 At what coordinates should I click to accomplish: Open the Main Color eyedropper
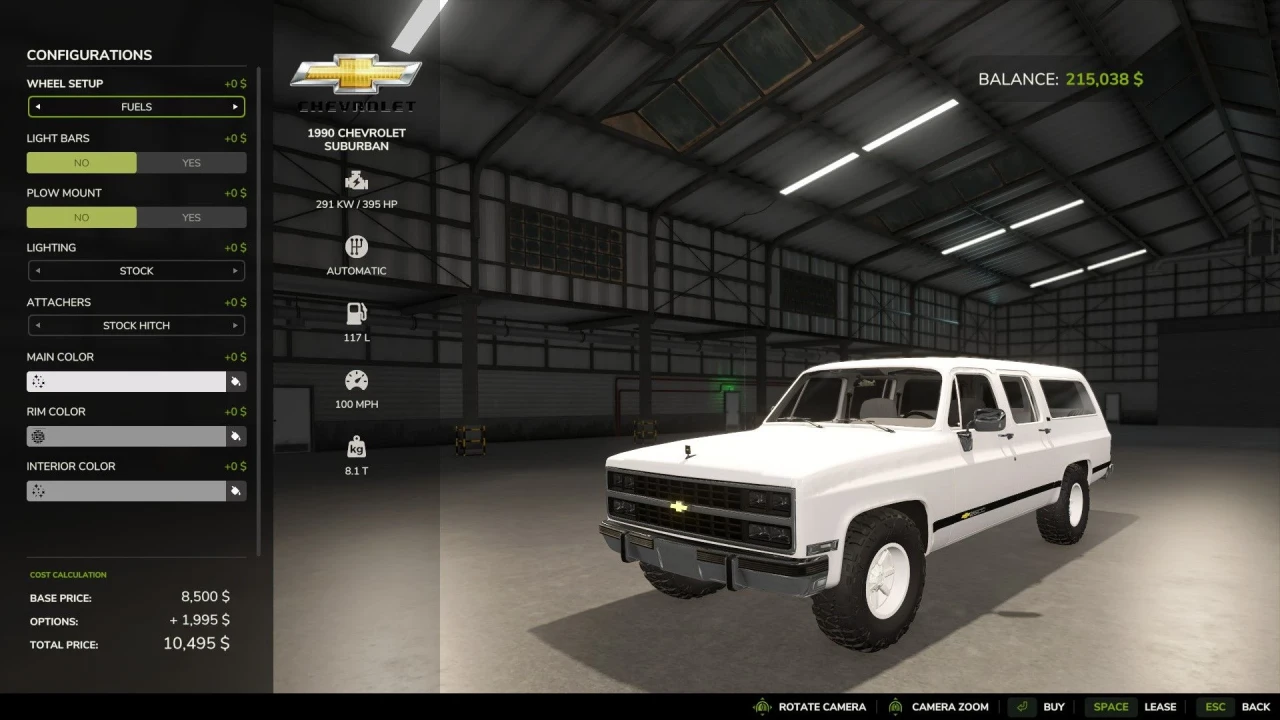[237, 381]
